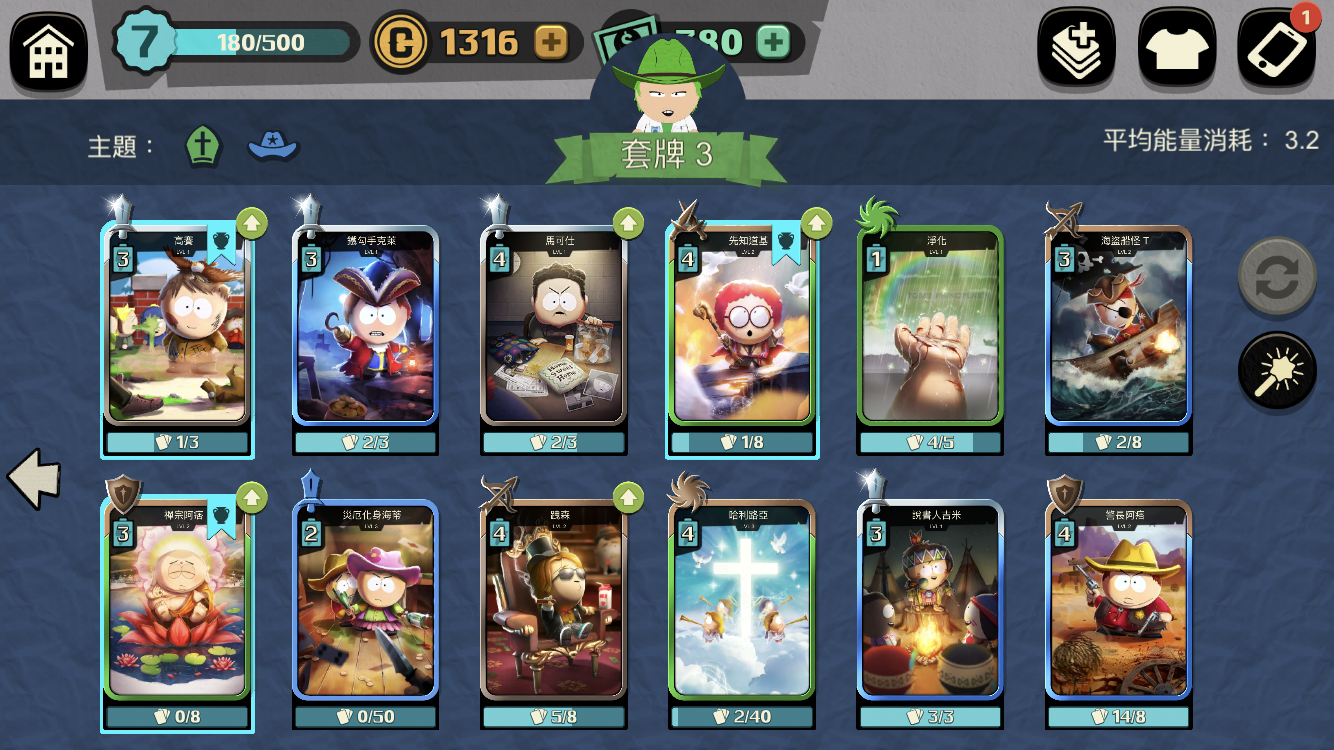Swap decks with the circular arrows button
This screenshot has height=750, width=1334.
[1277, 277]
